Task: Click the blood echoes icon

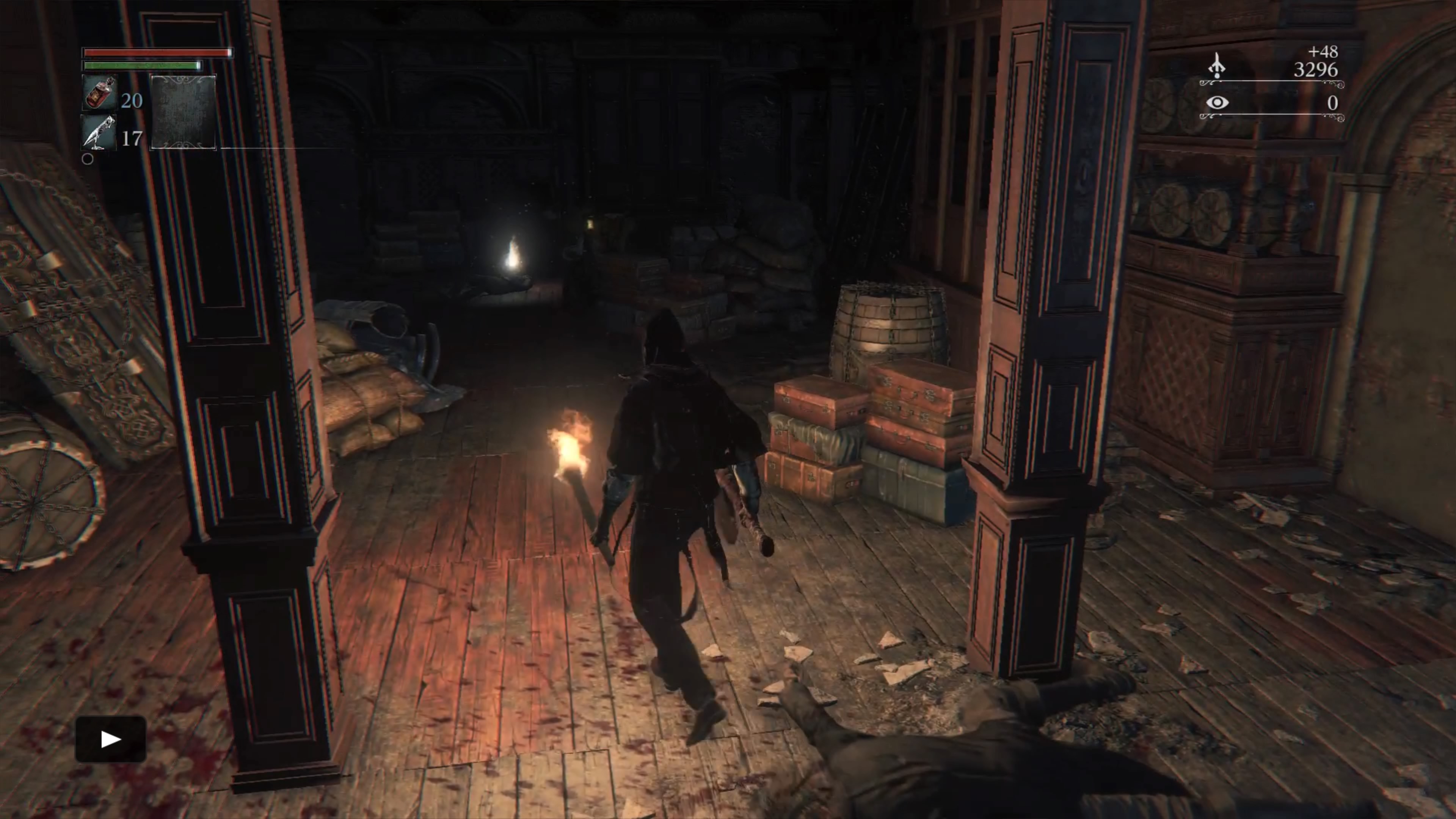Action: click(1216, 66)
